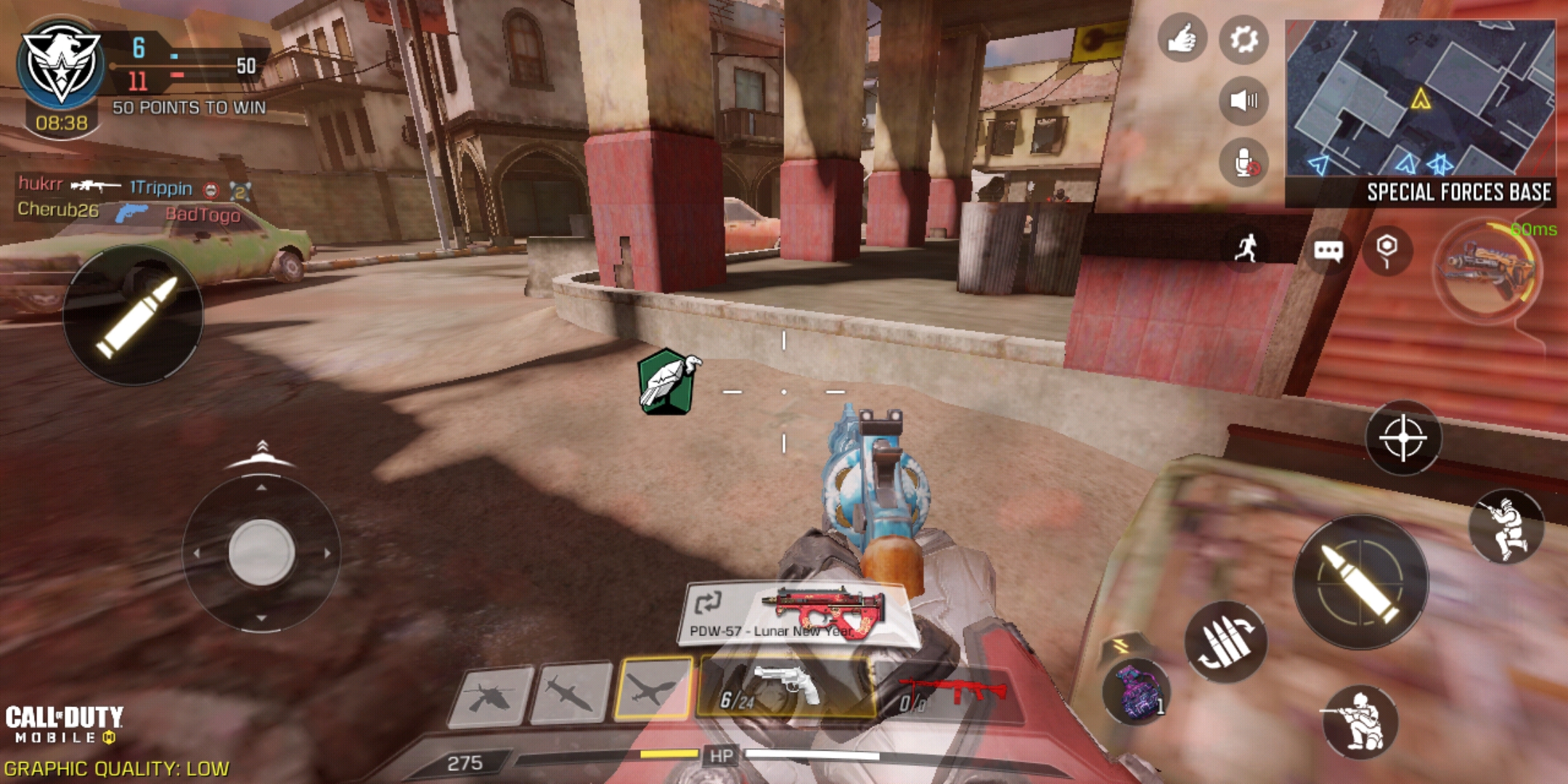Open the settings gear icon
Image resolution: width=1568 pixels, height=784 pixels.
[x=1244, y=39]
